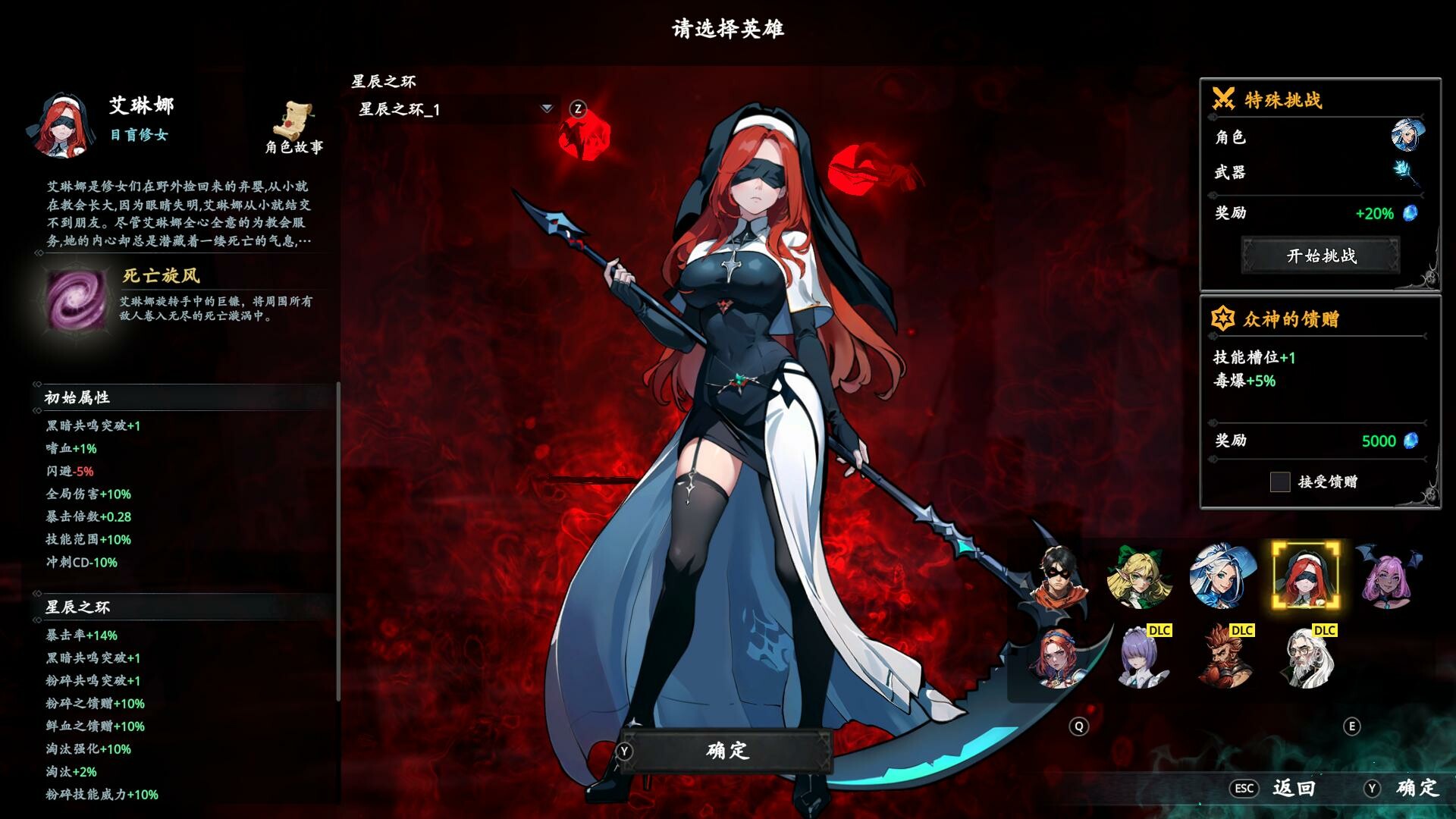Screen dimensions: 1456x819
Task: Click the blue gem icon beside +20% reward
Action: click(1409, 215)
